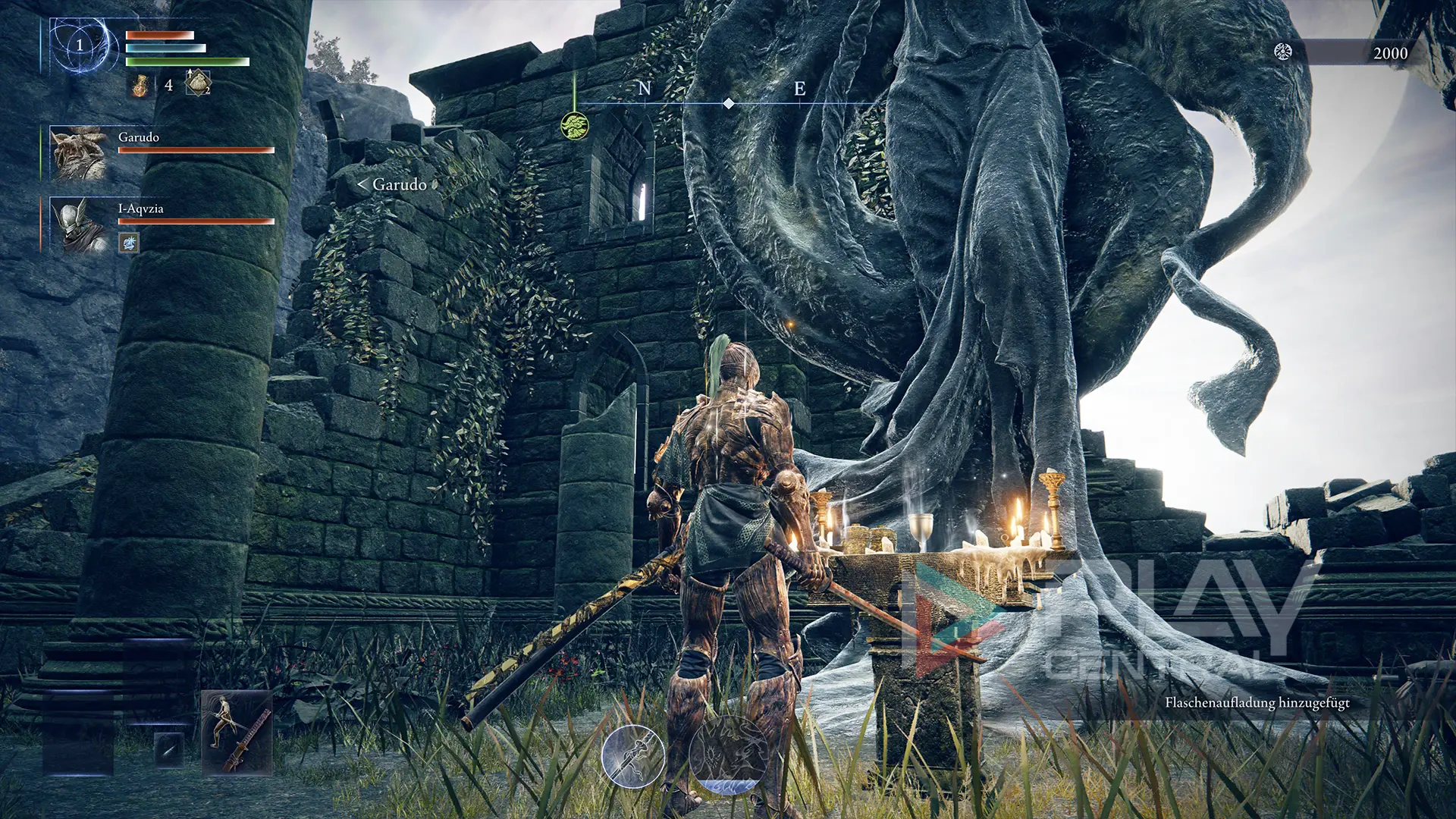Activate the sword character skill icon
The image size is (1456, 819).
[633, 756]
